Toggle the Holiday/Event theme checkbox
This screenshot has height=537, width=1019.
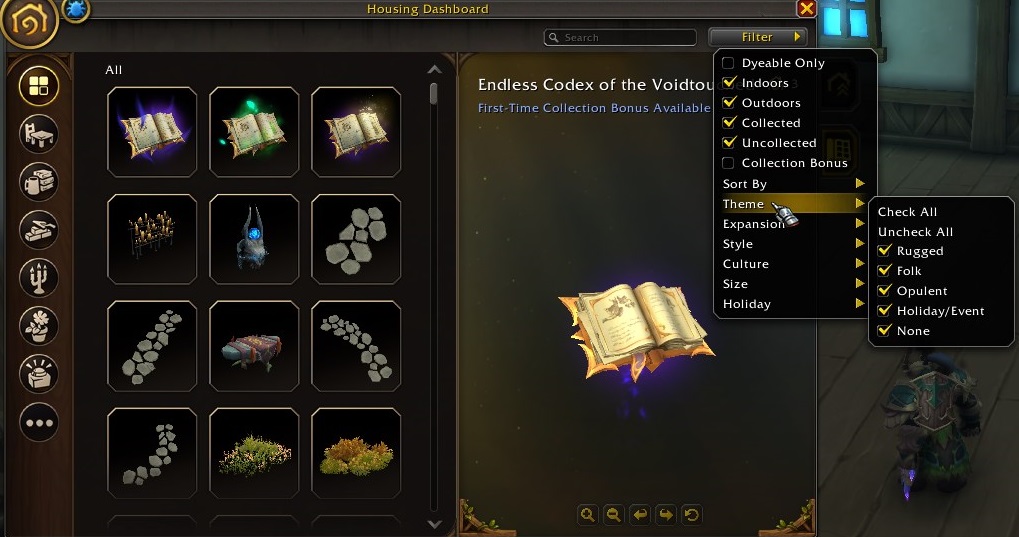[x=884, y=311]
